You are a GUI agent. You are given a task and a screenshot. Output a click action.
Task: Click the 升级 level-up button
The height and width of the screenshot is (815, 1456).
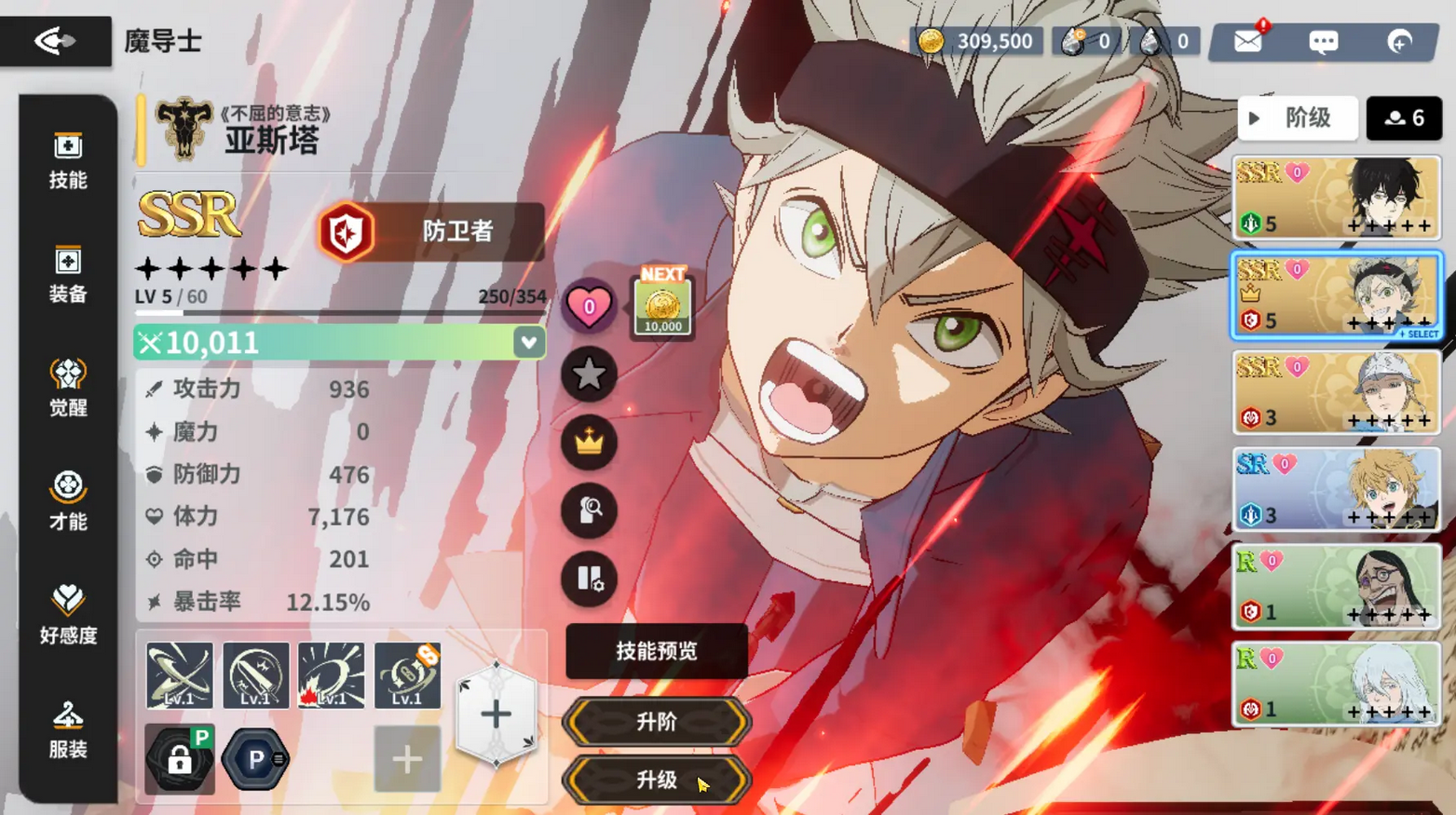(656, 781)
